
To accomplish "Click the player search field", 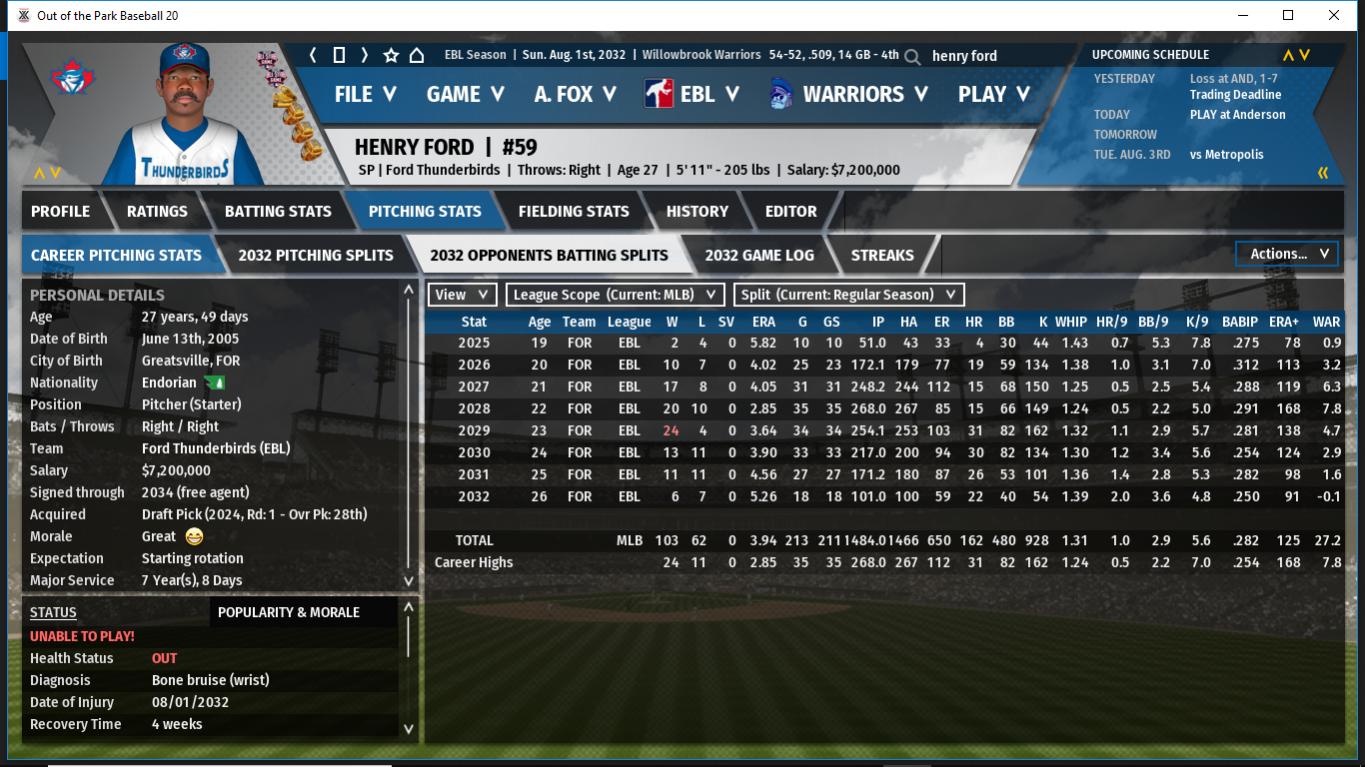I will [x=1000, y=56].
